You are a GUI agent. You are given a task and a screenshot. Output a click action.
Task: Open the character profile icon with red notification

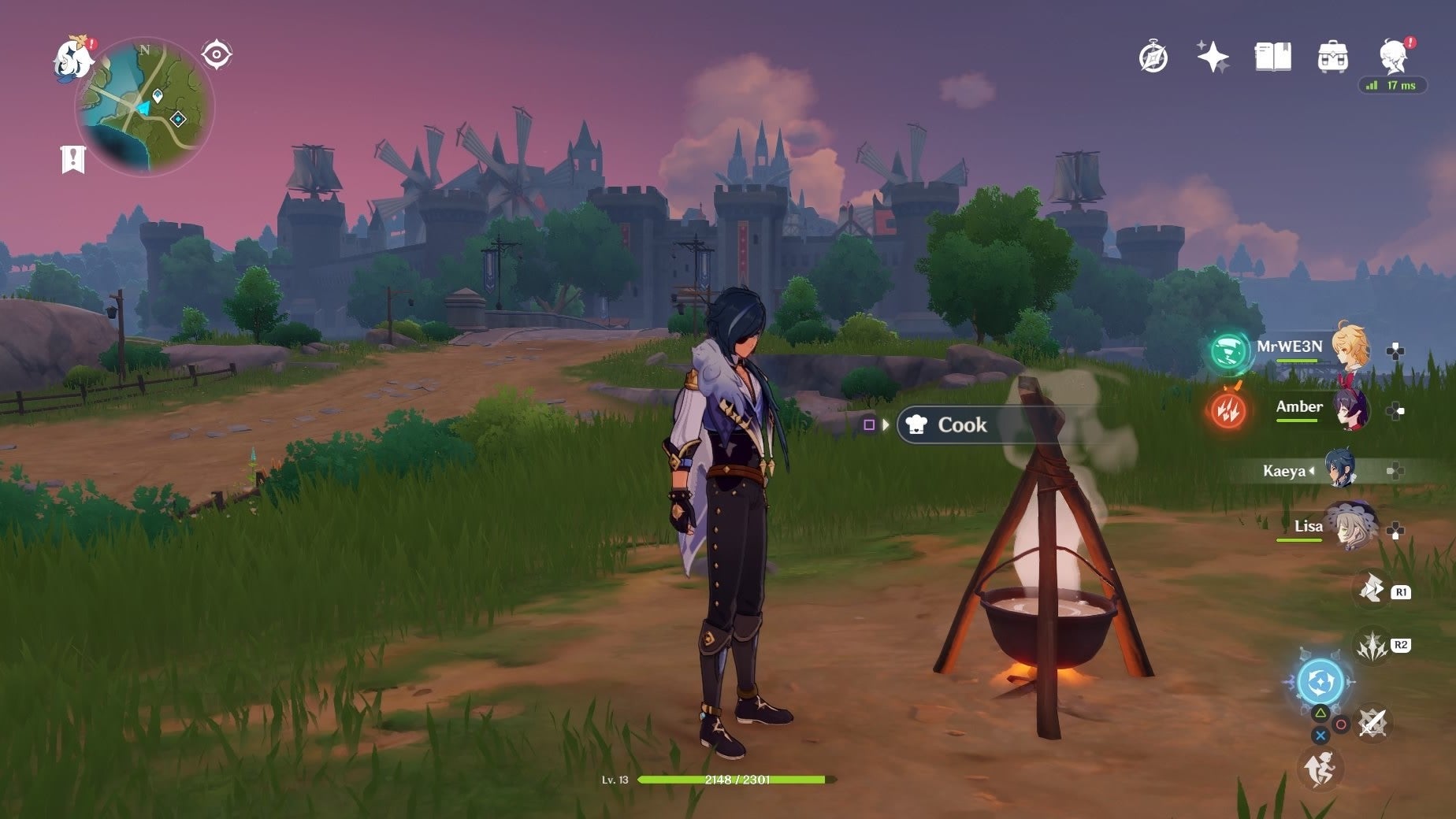click(x=1393, y=54)
